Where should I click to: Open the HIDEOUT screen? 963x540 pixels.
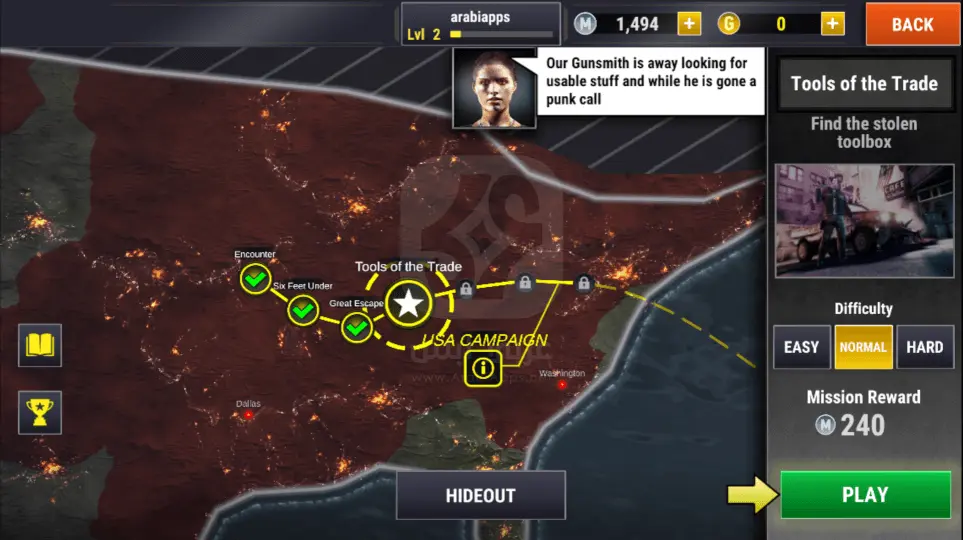(x=480, y=495)
